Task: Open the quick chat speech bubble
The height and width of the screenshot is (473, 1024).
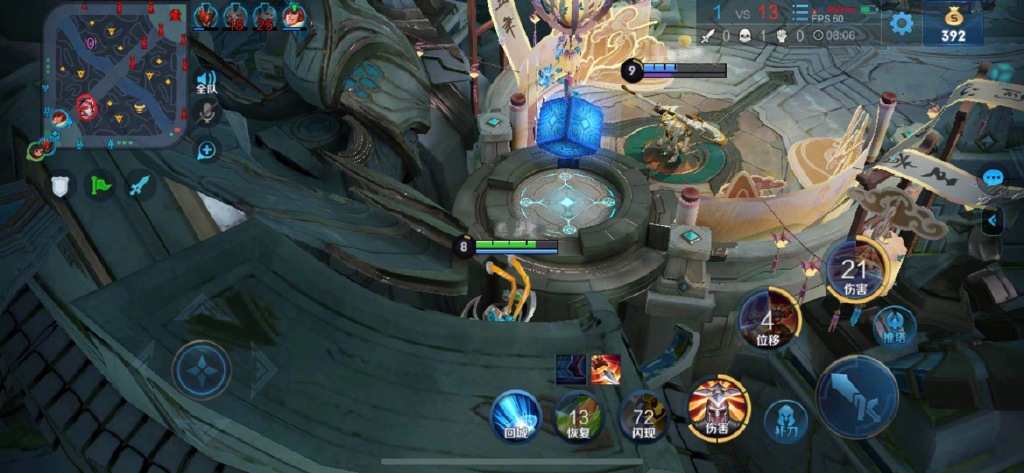Action: tap(993, 178)
